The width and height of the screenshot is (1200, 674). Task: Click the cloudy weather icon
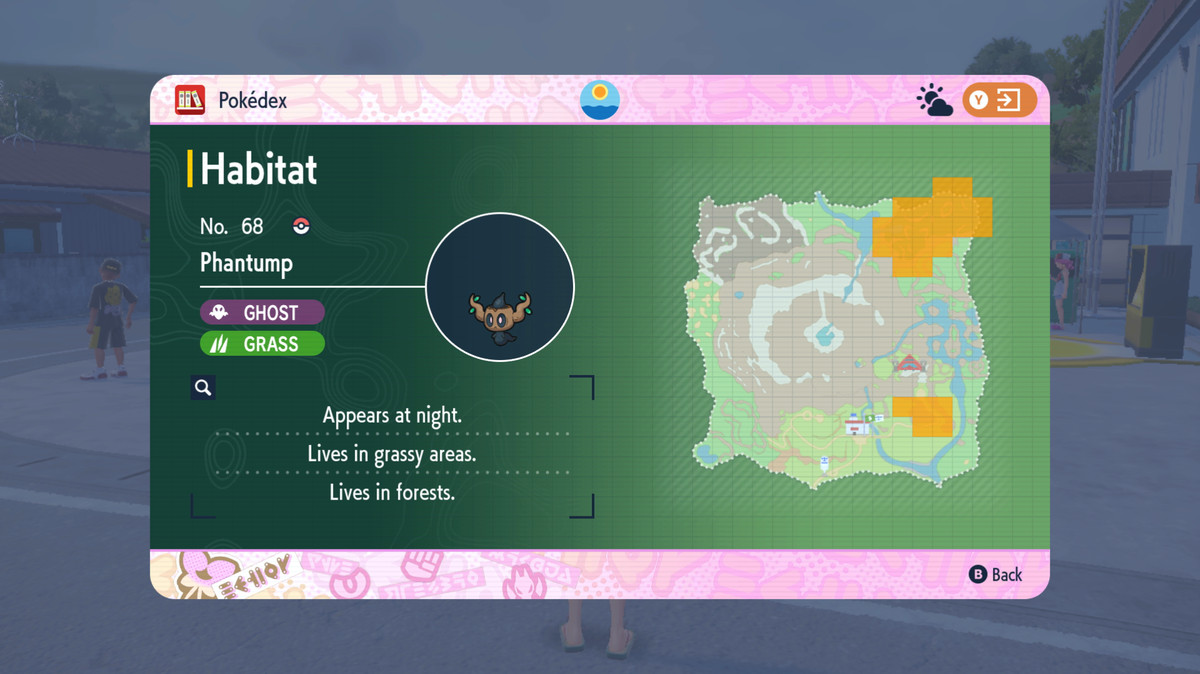click(x=935, y=101)
